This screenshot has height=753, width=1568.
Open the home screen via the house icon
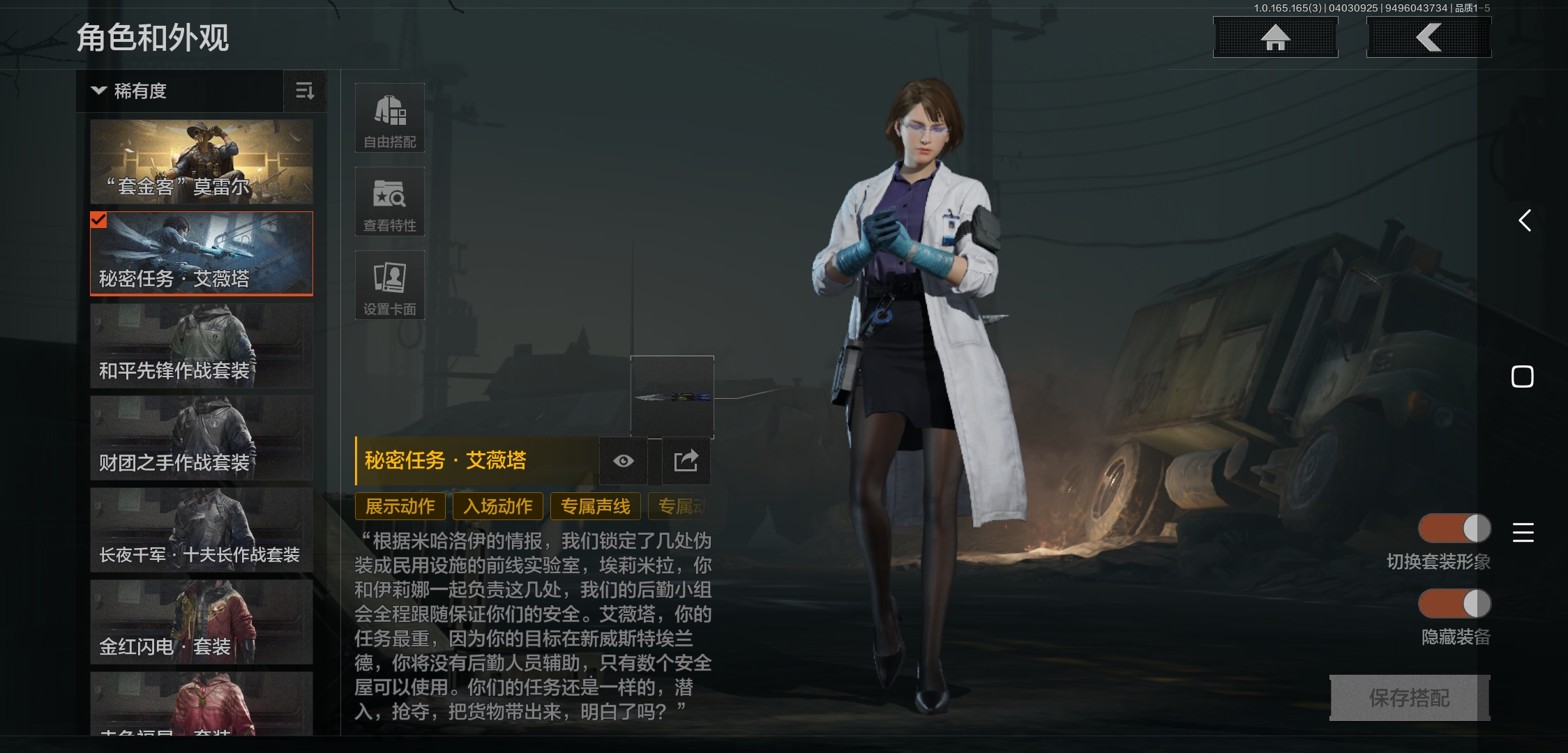(1276, 38)
